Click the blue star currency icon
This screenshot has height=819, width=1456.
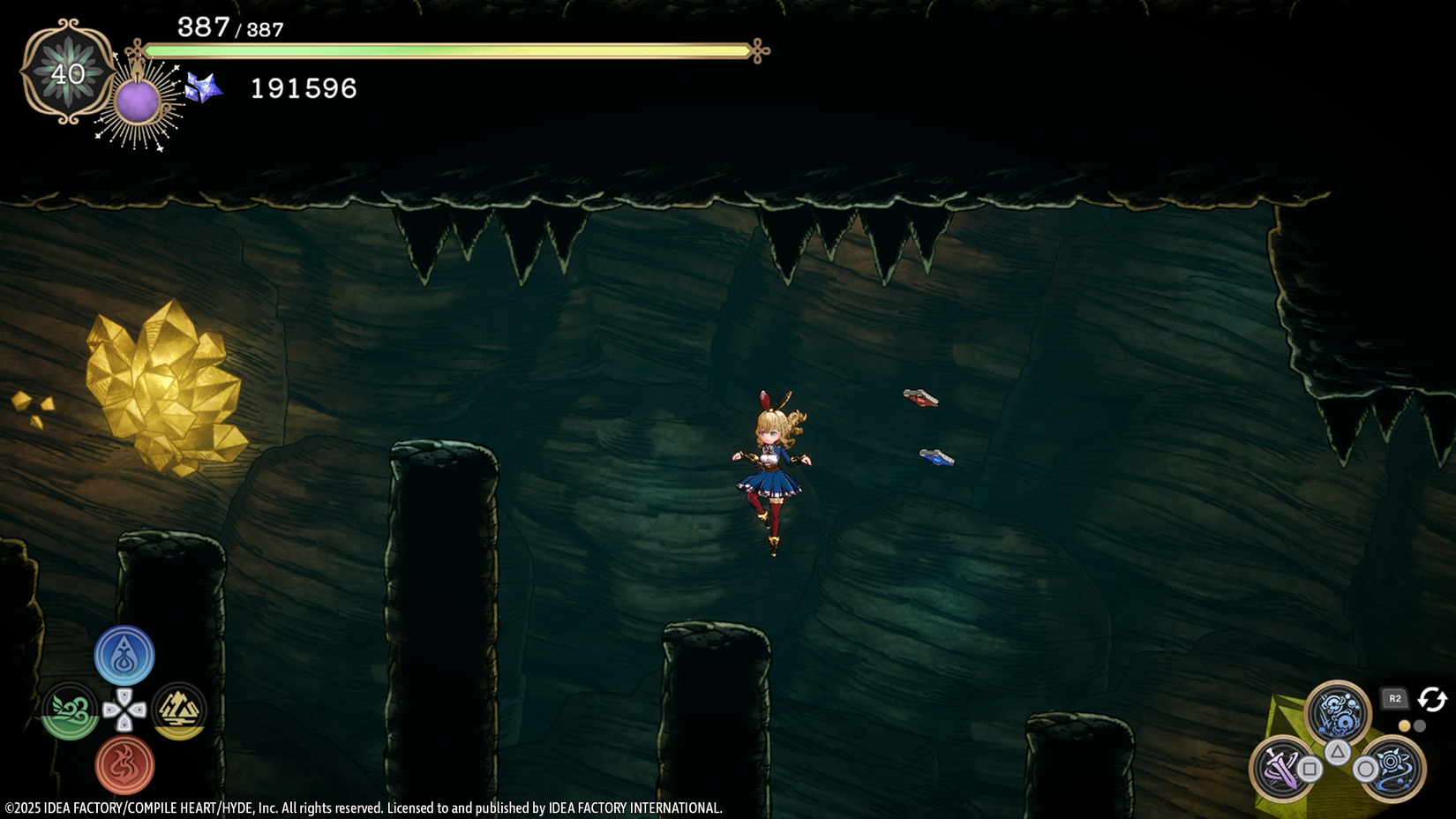pos(205,89)
